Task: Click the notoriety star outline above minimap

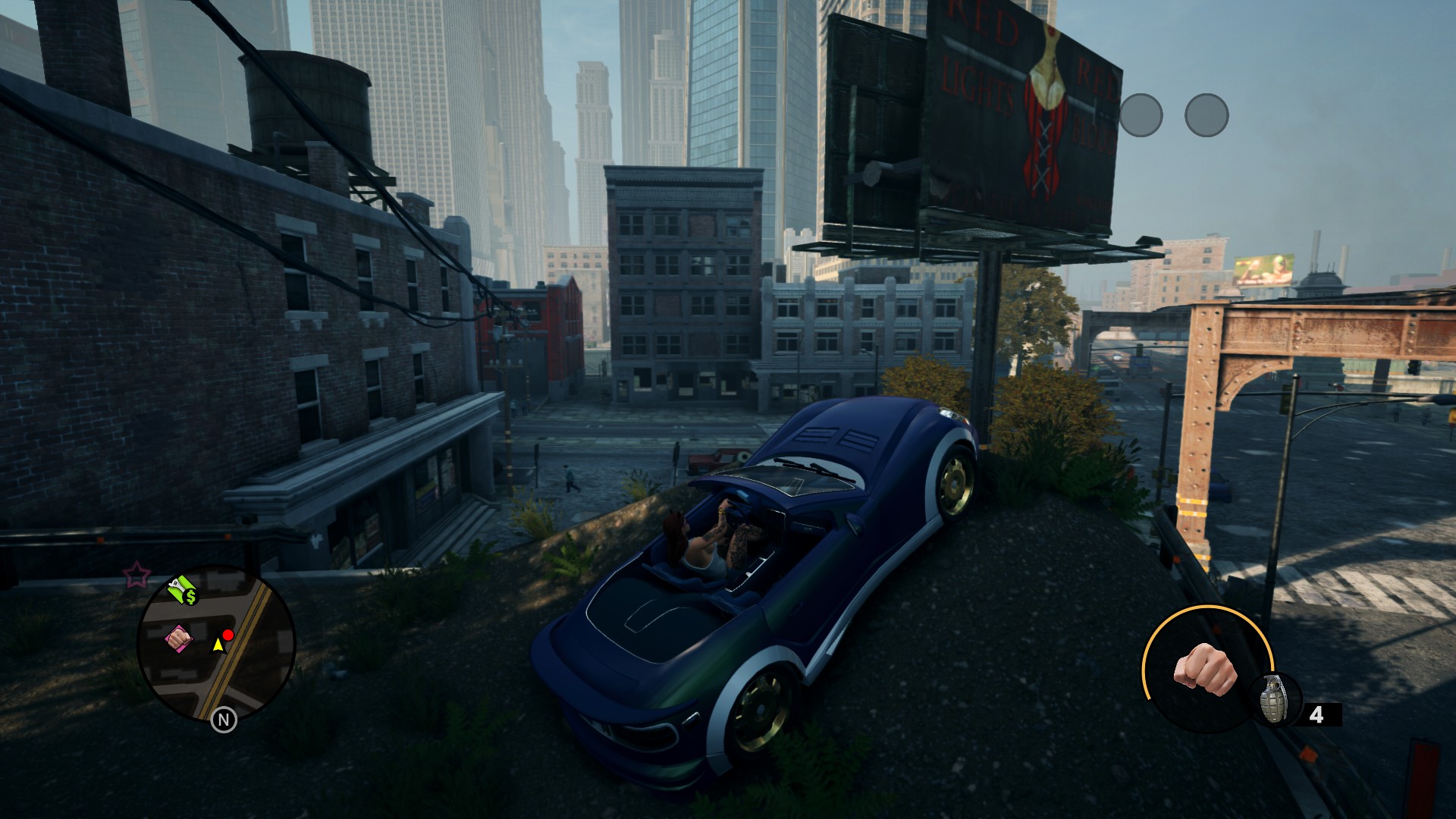Action: coord(136,576)
